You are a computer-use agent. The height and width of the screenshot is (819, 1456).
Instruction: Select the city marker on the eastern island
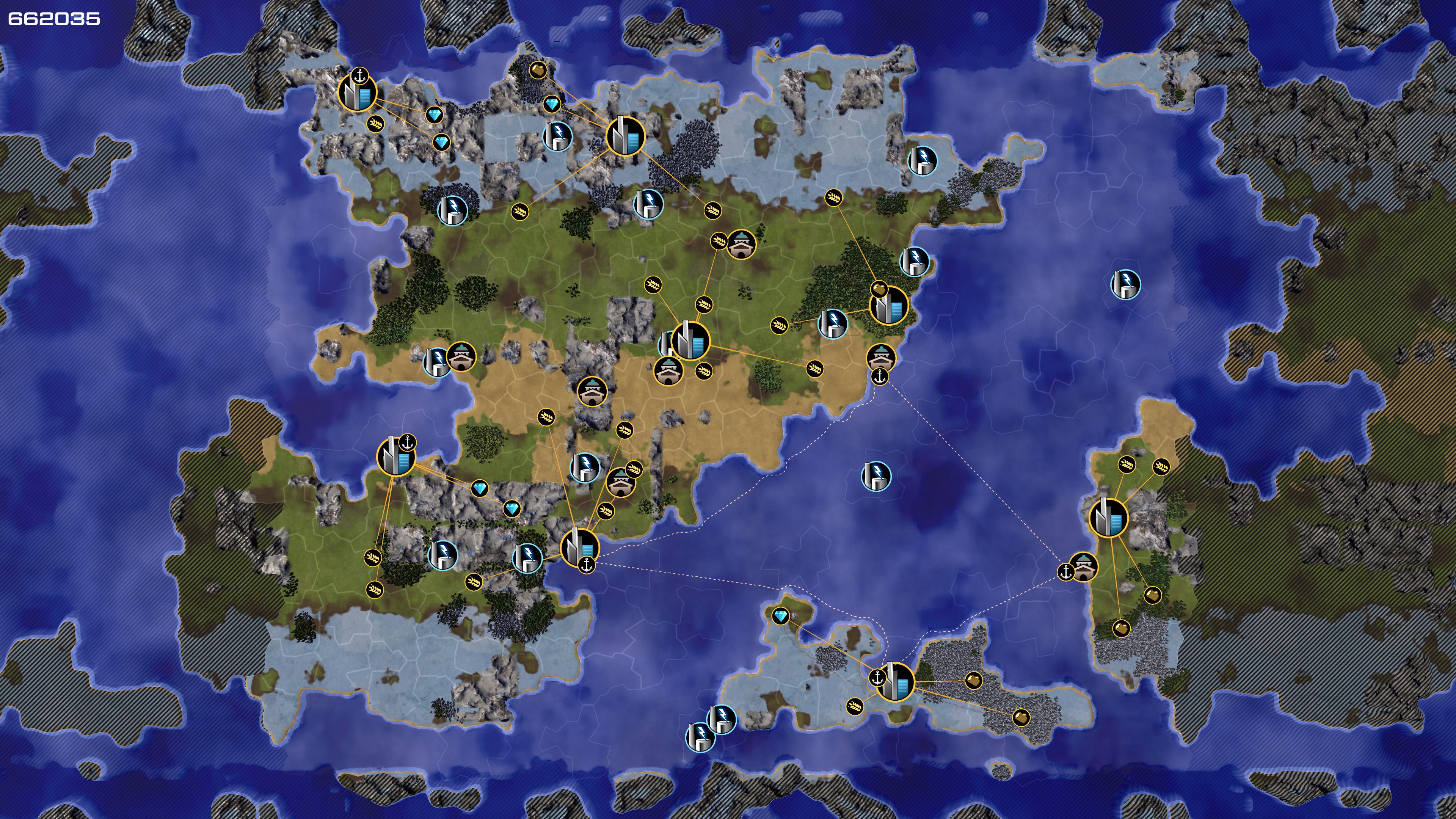pyautogui.click(x=1108, y=516)
